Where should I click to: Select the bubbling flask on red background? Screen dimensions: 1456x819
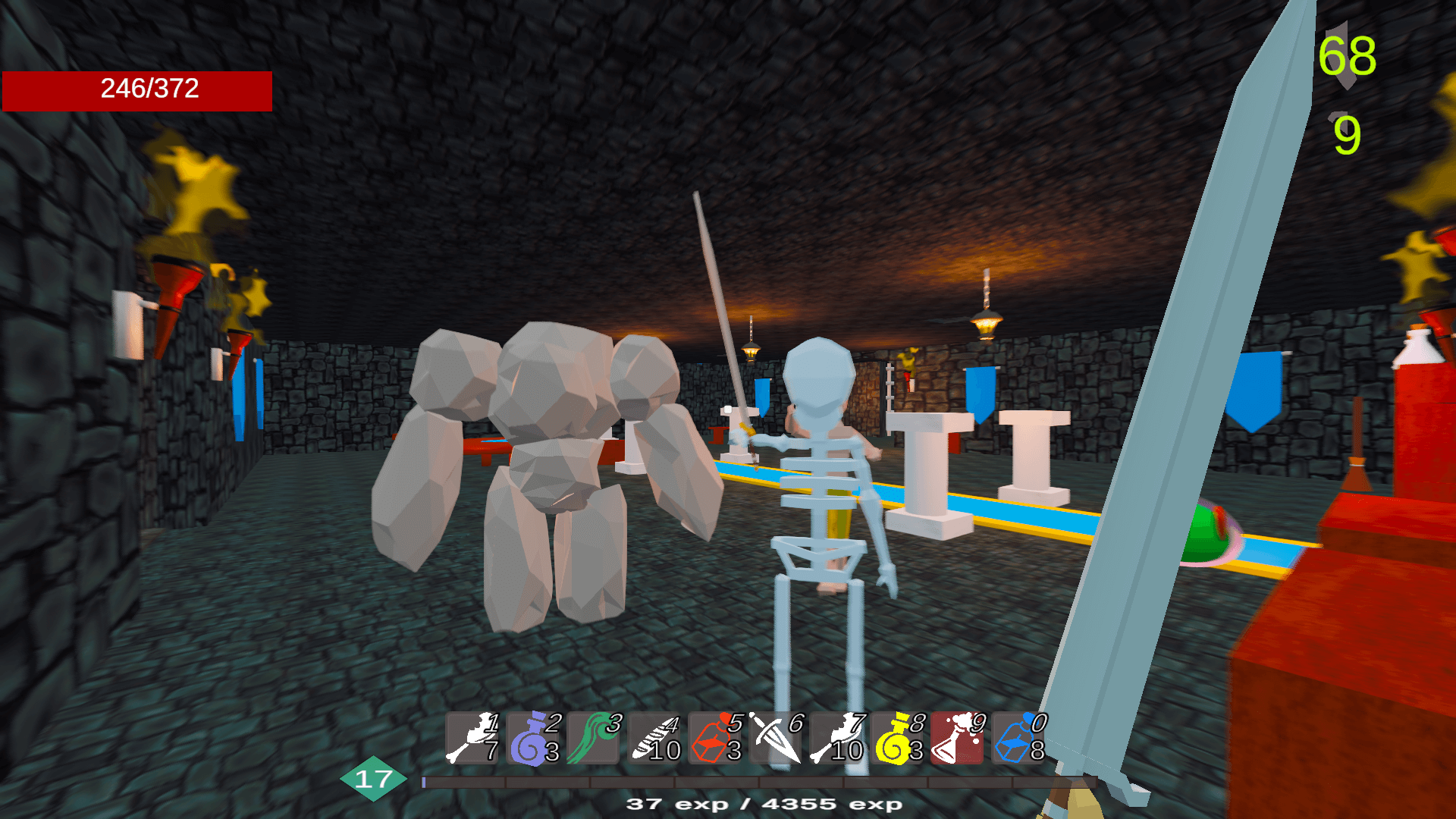click(957, 738)
